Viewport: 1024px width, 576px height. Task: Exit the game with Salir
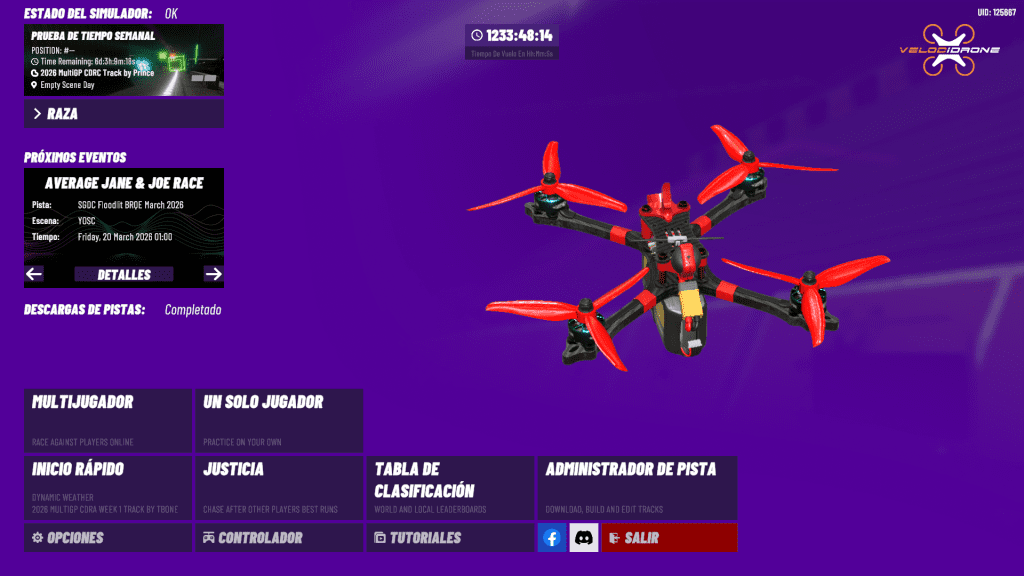[x=669, y=538]
